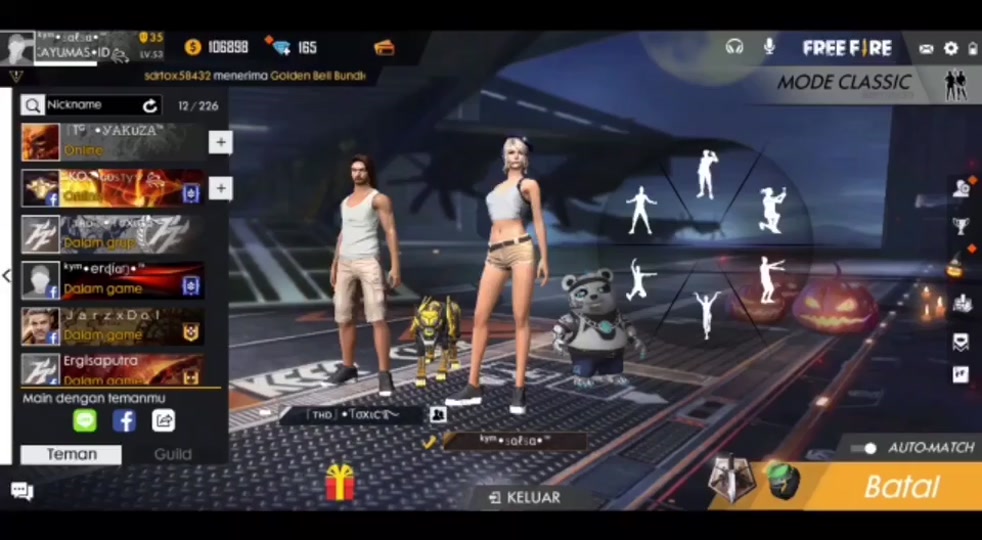This screenshot has height=540, width=982.
Task: Open the MODE CLASSIC mode selector
Action: click(843, 83)
